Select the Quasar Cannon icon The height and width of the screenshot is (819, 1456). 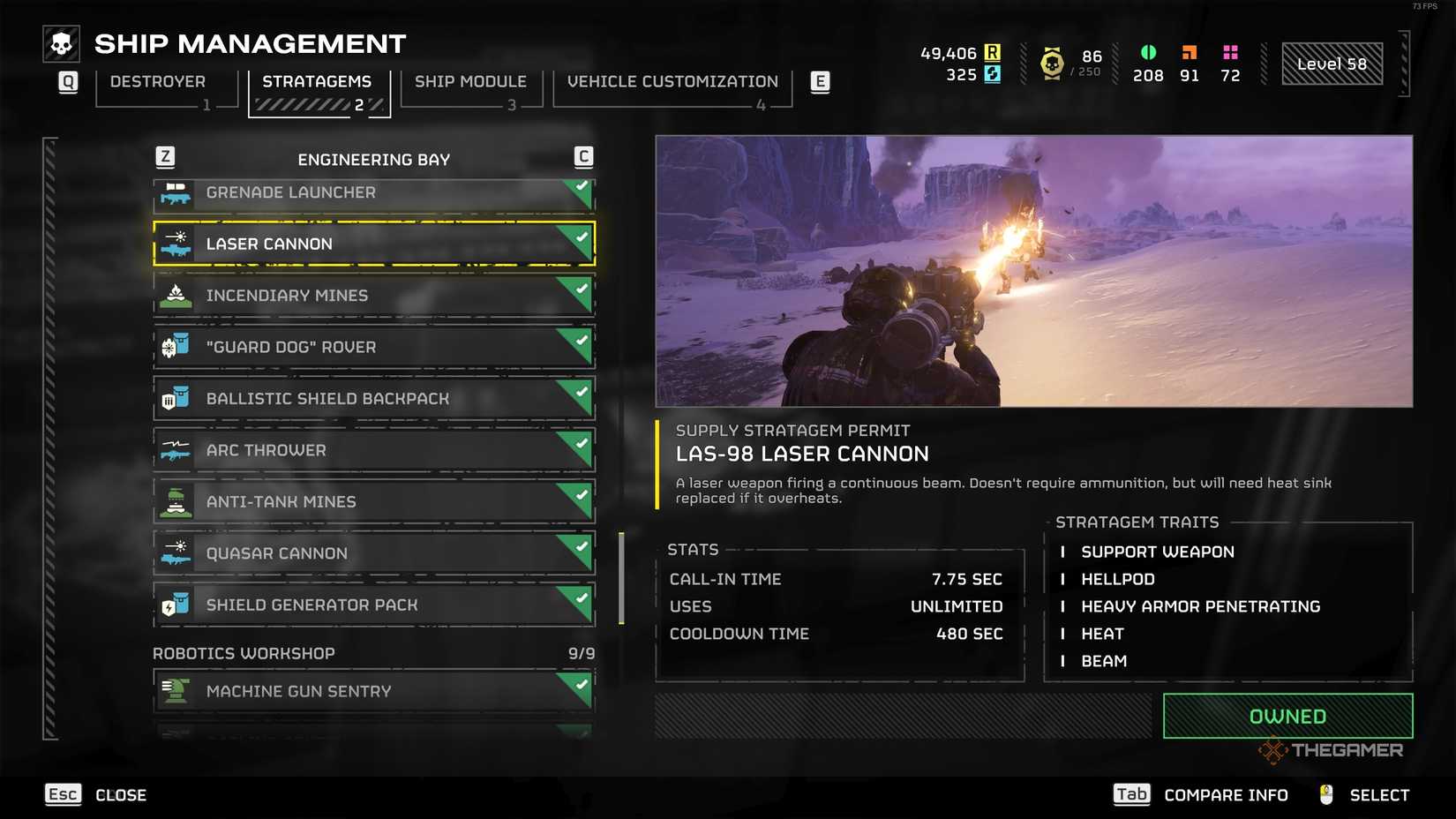point(176,552)
